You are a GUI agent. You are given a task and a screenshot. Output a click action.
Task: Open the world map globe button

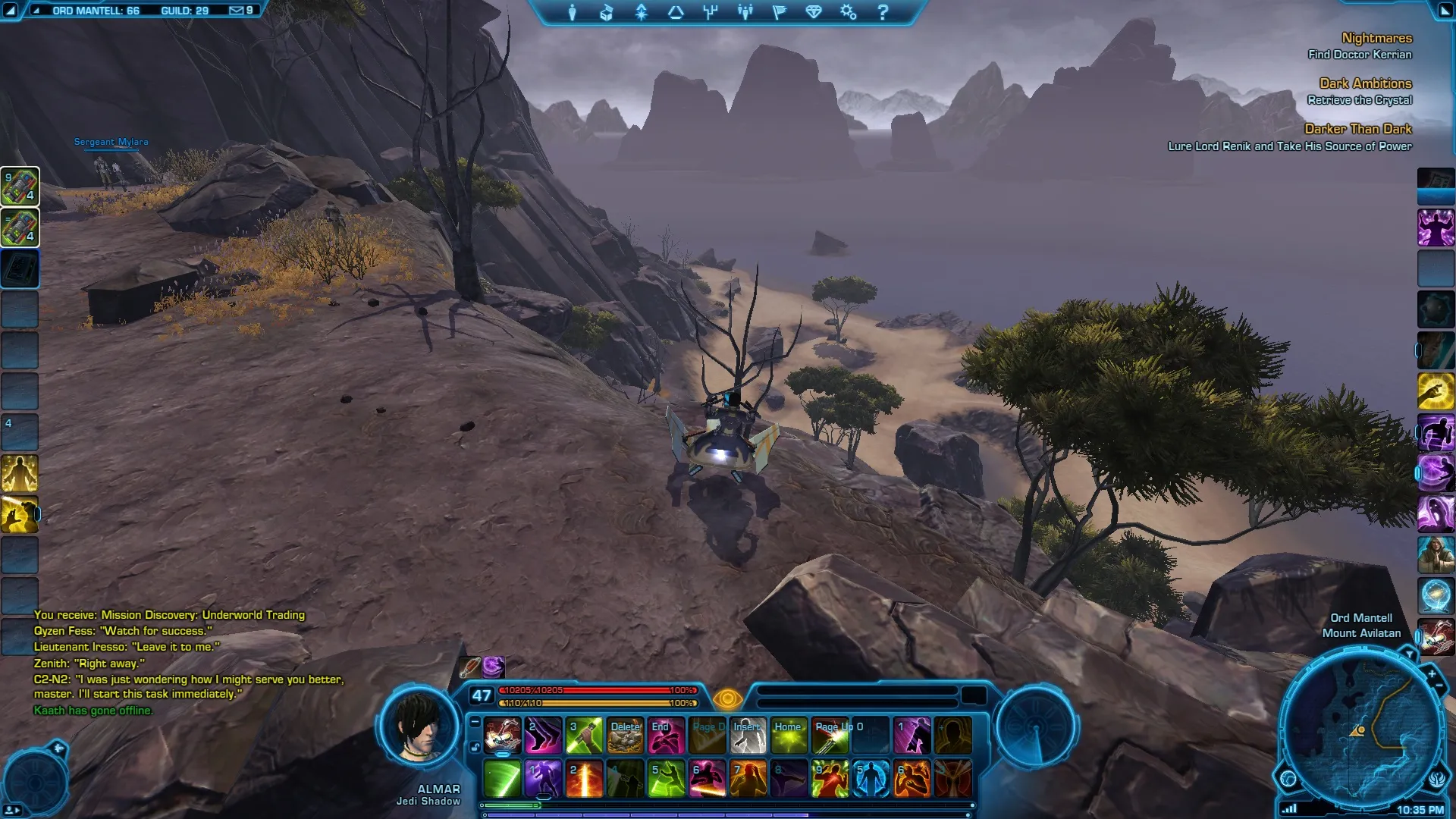pyautogui.click(x=1288, y=778)
